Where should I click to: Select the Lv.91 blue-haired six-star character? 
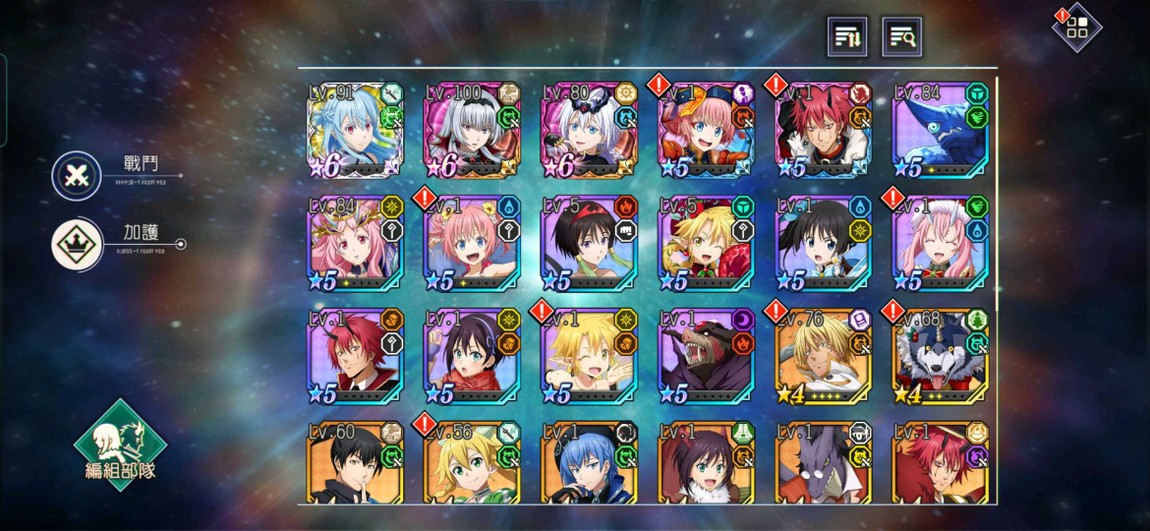(x=354, y=131)
